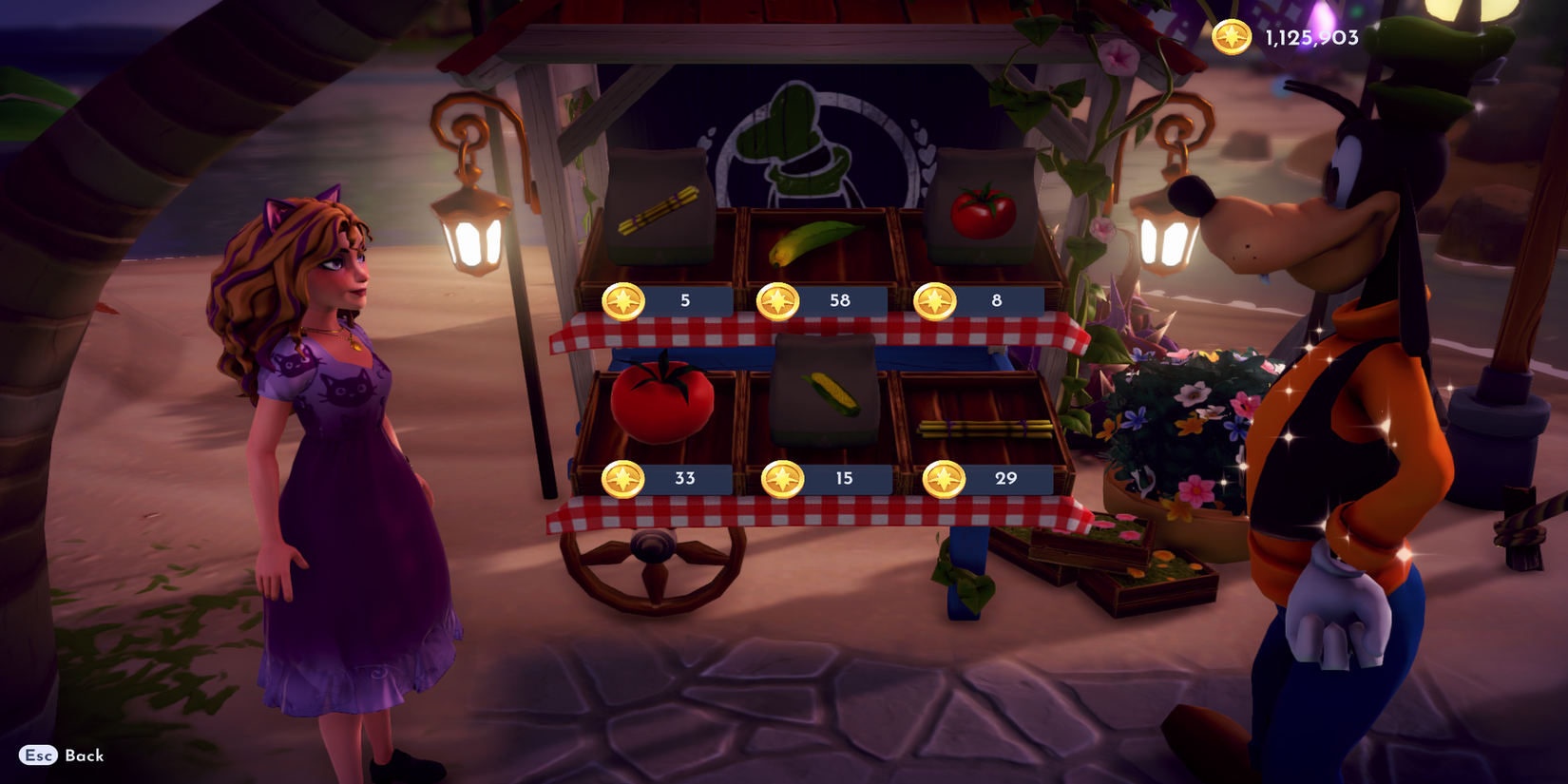Click the 29-coin price tag
This screenshot has height=784, width=1568.
(x=1004, y=480)
